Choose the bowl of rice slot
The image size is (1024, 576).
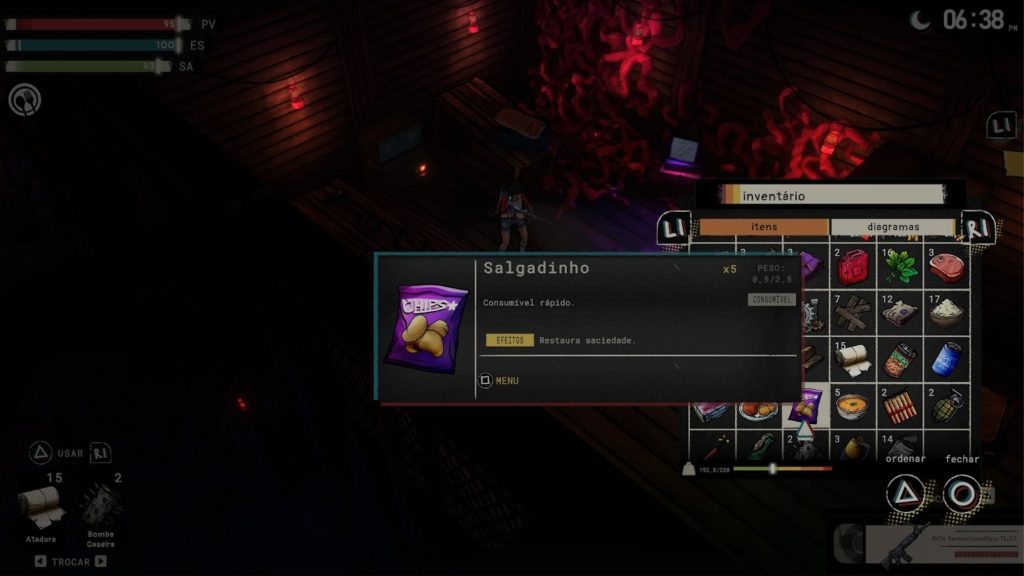[x=946, y=312]
